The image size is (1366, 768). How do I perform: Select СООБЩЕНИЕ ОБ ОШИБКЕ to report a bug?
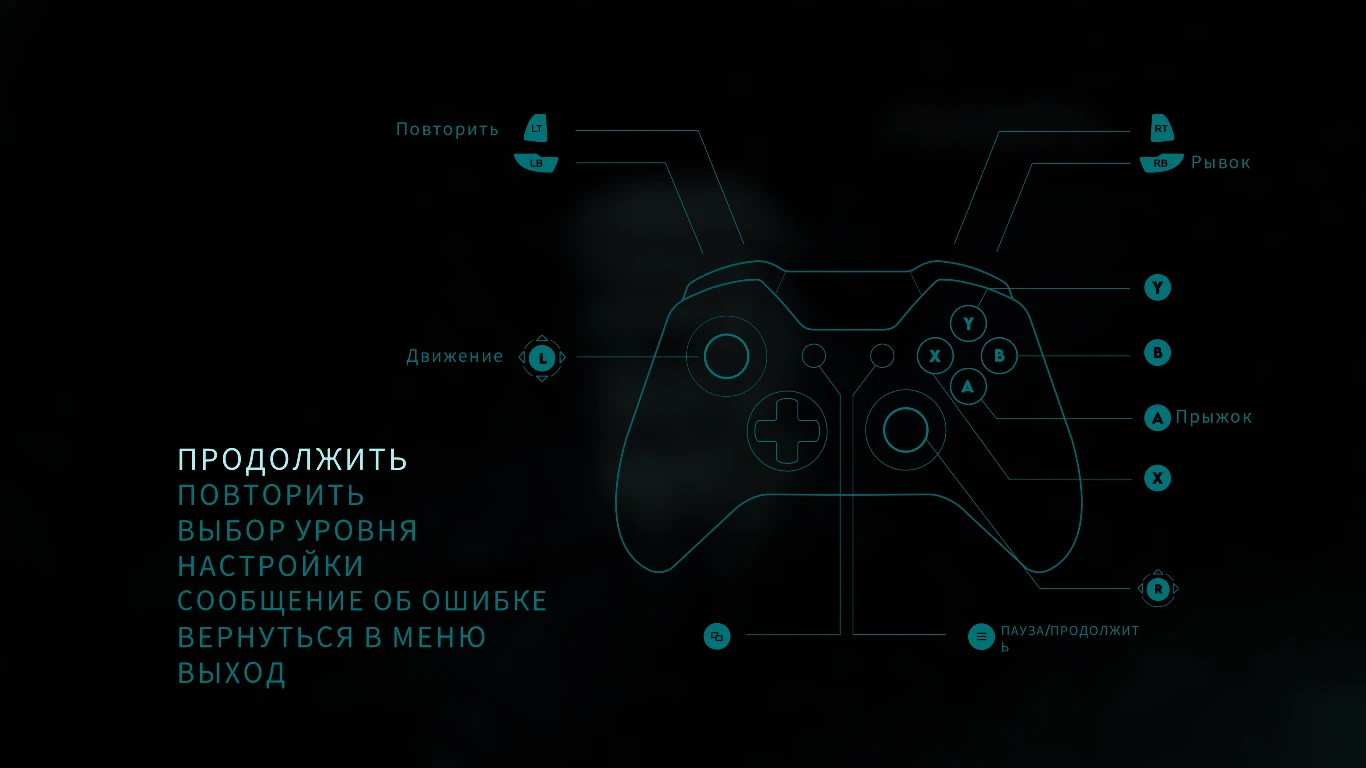click(x=361, y=600)
